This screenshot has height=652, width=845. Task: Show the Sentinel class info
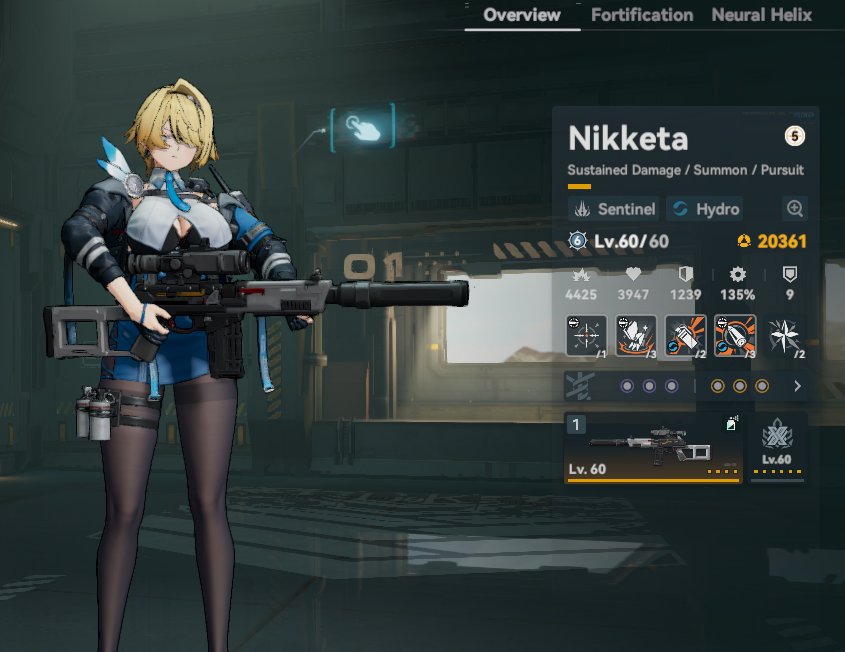(614, 209)
